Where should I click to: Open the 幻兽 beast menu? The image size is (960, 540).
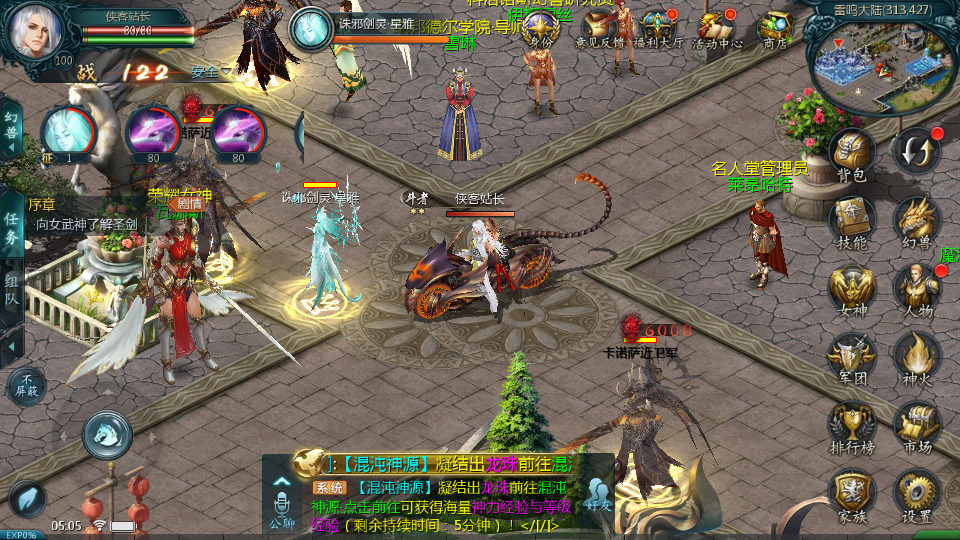(x=917, y=222)
